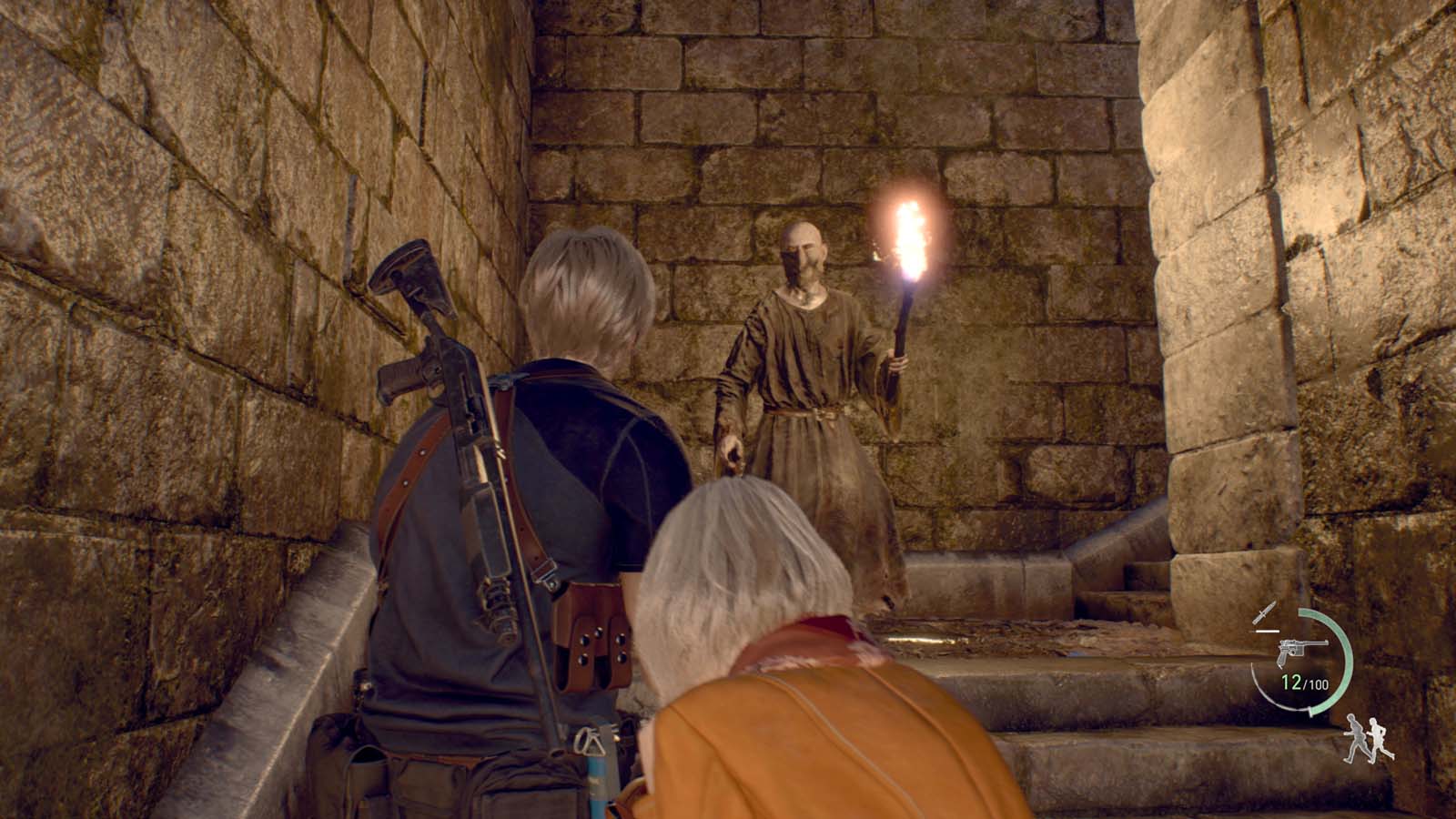Click the burning torch held by the monk
This screenshot has height=819, width=1456.
pos(908,237)
